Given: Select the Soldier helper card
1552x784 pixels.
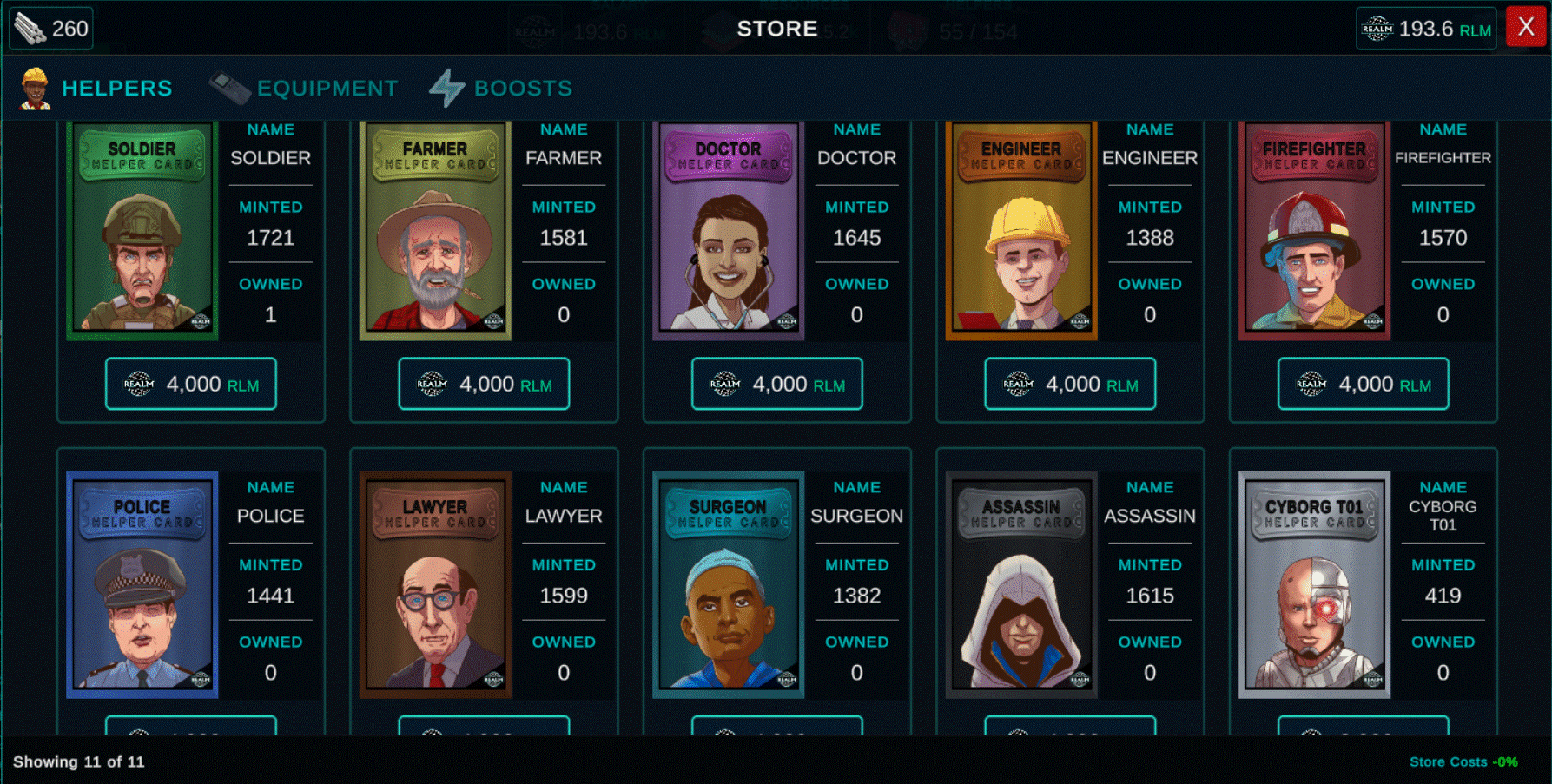Looking at the screenshot, I should pos(142,230).
